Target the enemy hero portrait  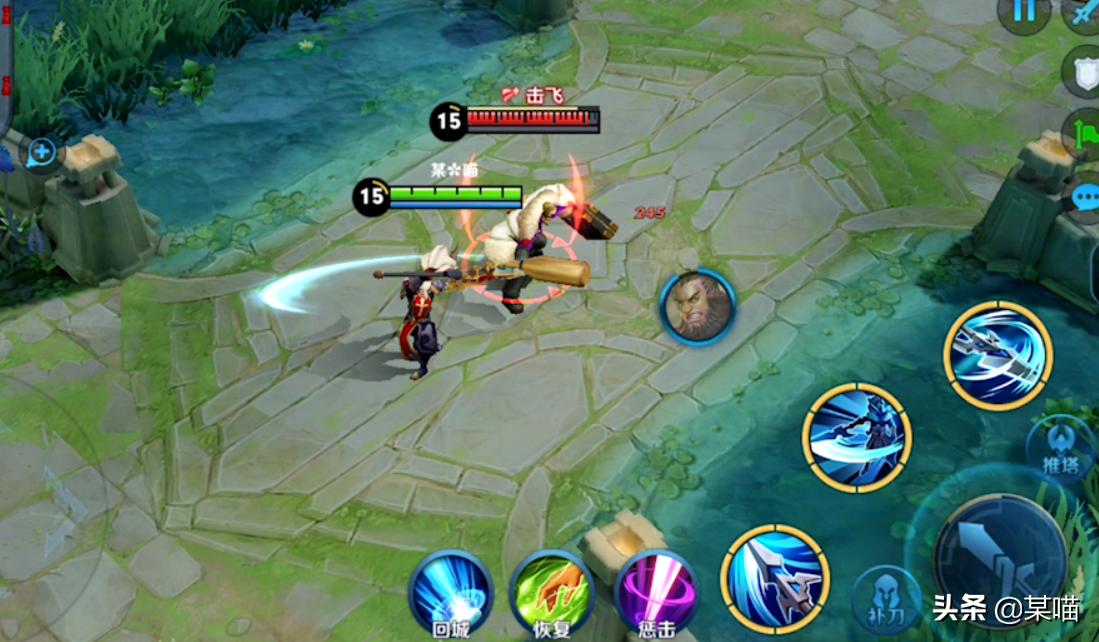[x=698, y=307]
